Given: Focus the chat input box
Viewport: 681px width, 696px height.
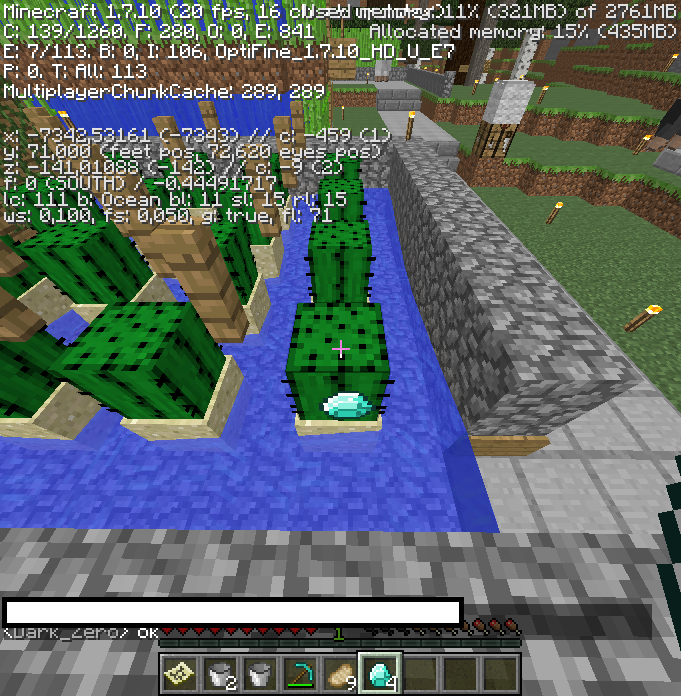Looking at the screenshot, I should click(x=231, y=612).
